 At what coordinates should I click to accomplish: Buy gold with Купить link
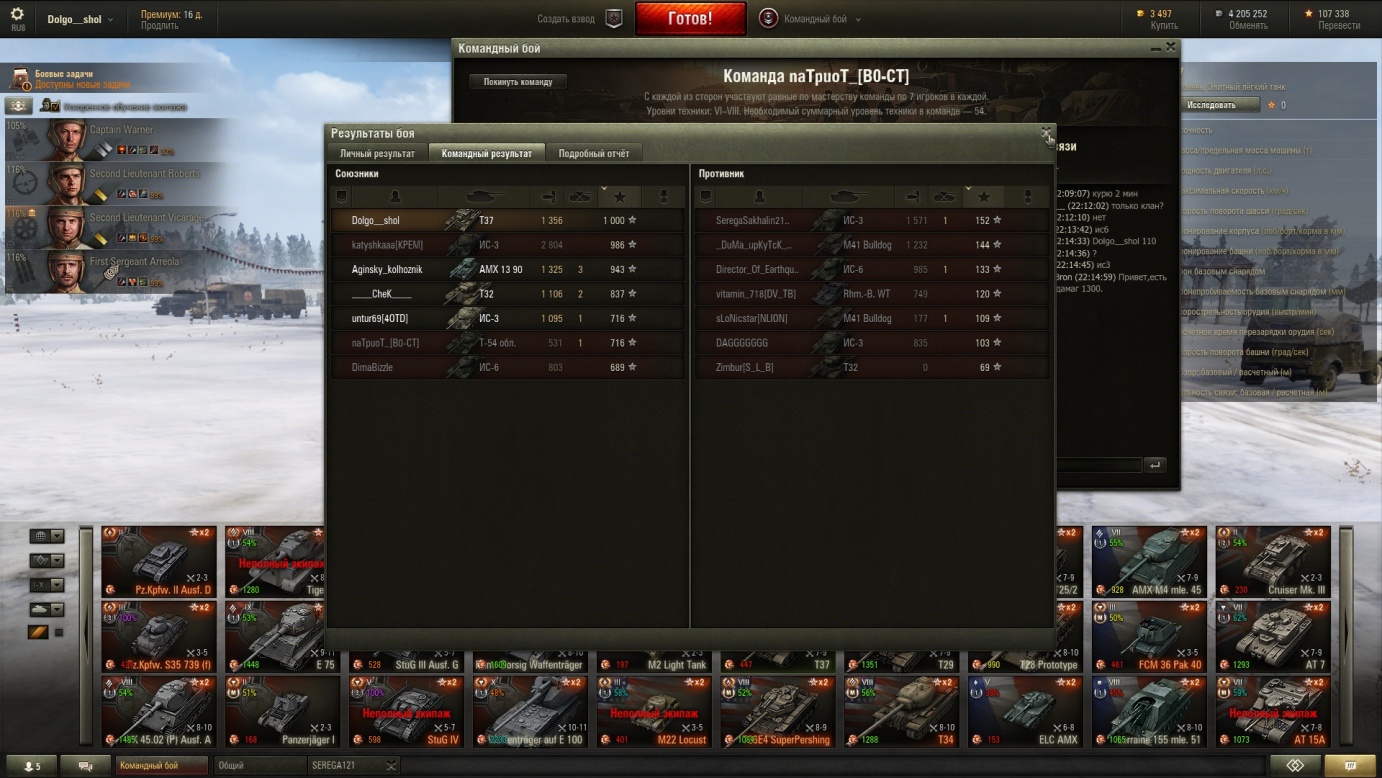click(x=1164, y=26)
